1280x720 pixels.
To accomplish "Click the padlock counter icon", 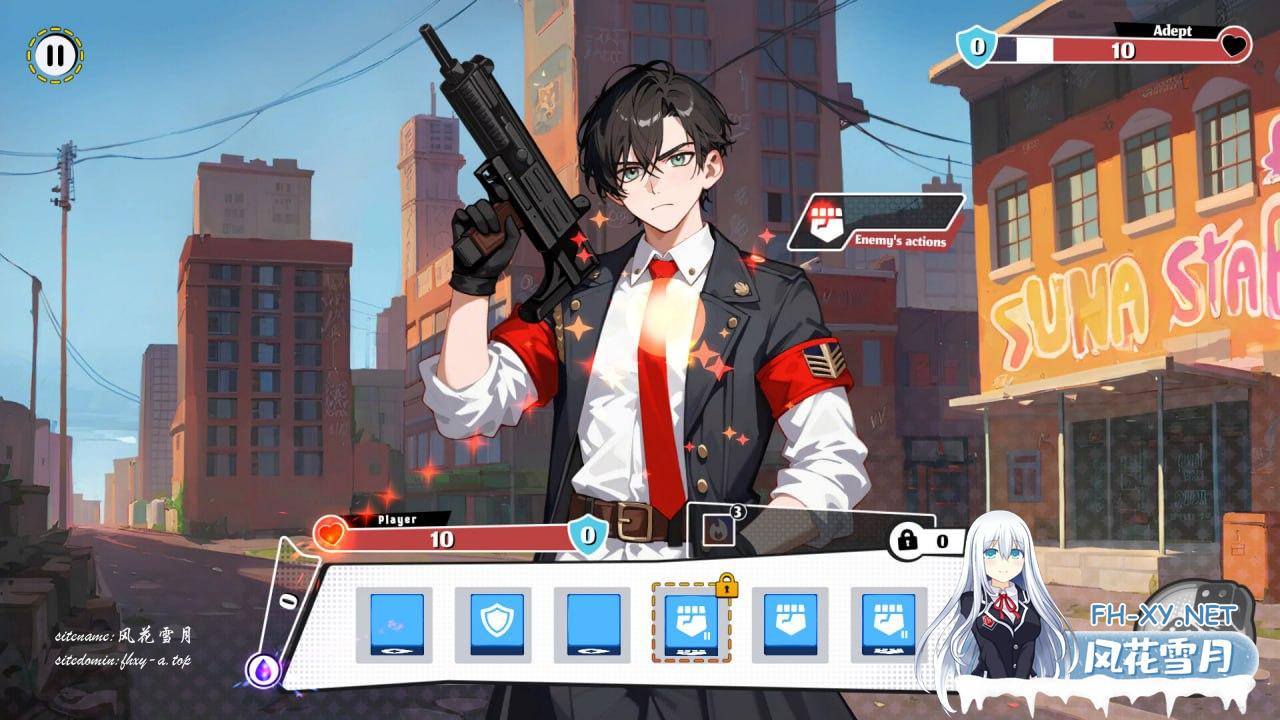I will tap(908, 541).
